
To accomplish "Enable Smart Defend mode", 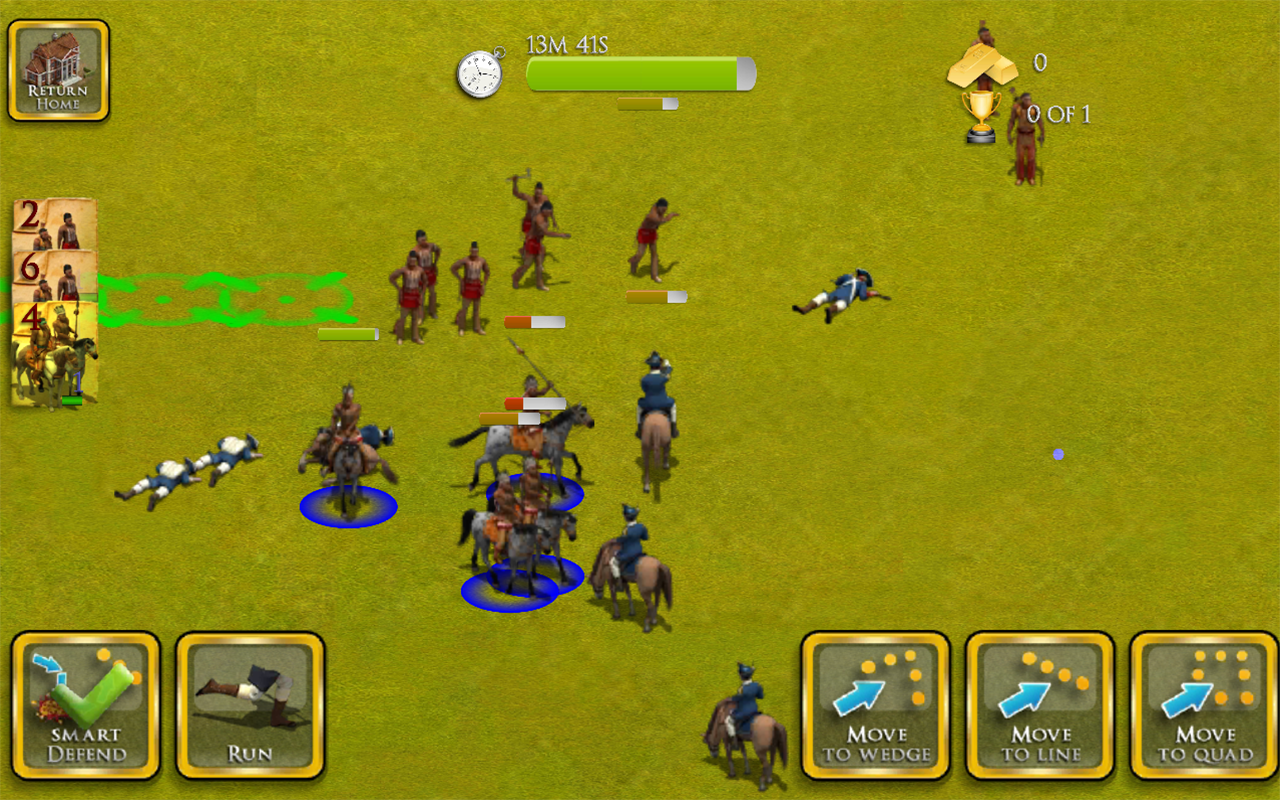I will pyautogui.click(x=86, y=705).
